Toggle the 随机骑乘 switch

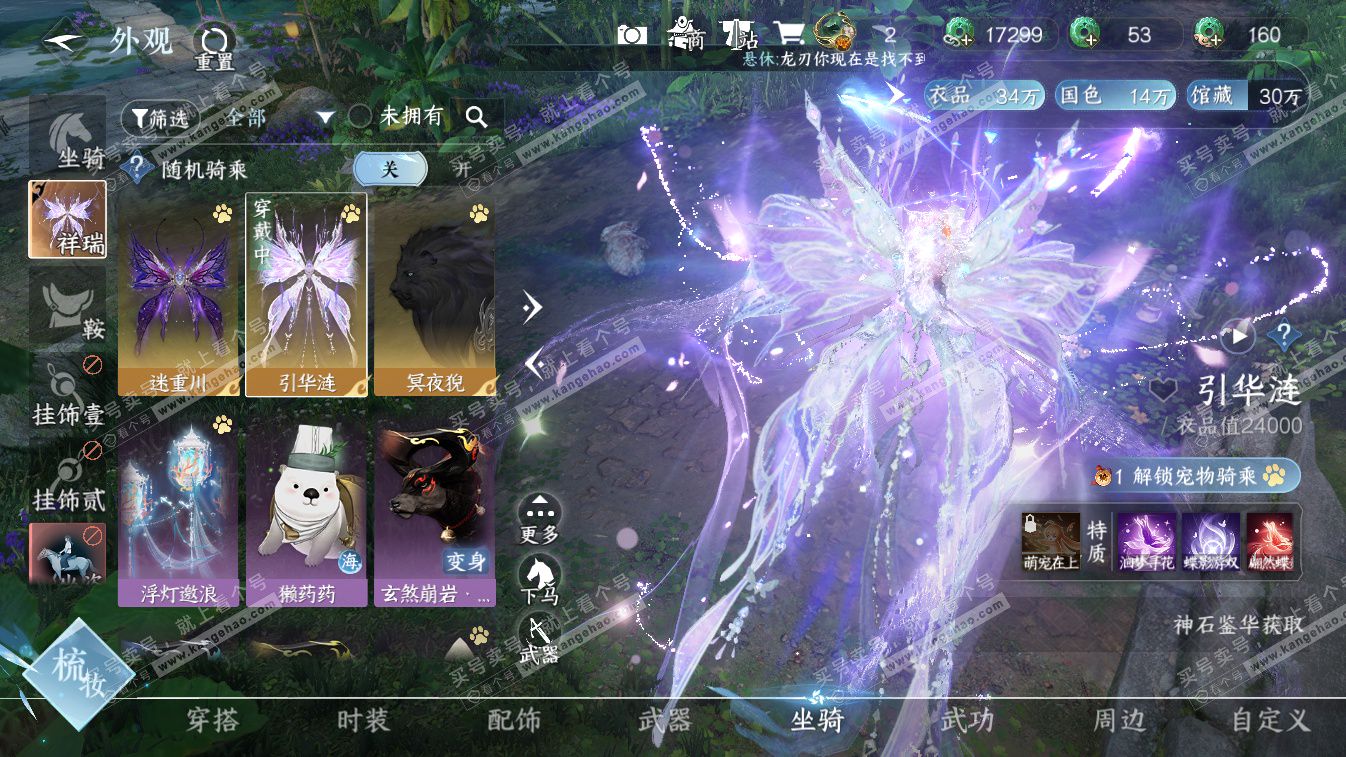[412, 169]
